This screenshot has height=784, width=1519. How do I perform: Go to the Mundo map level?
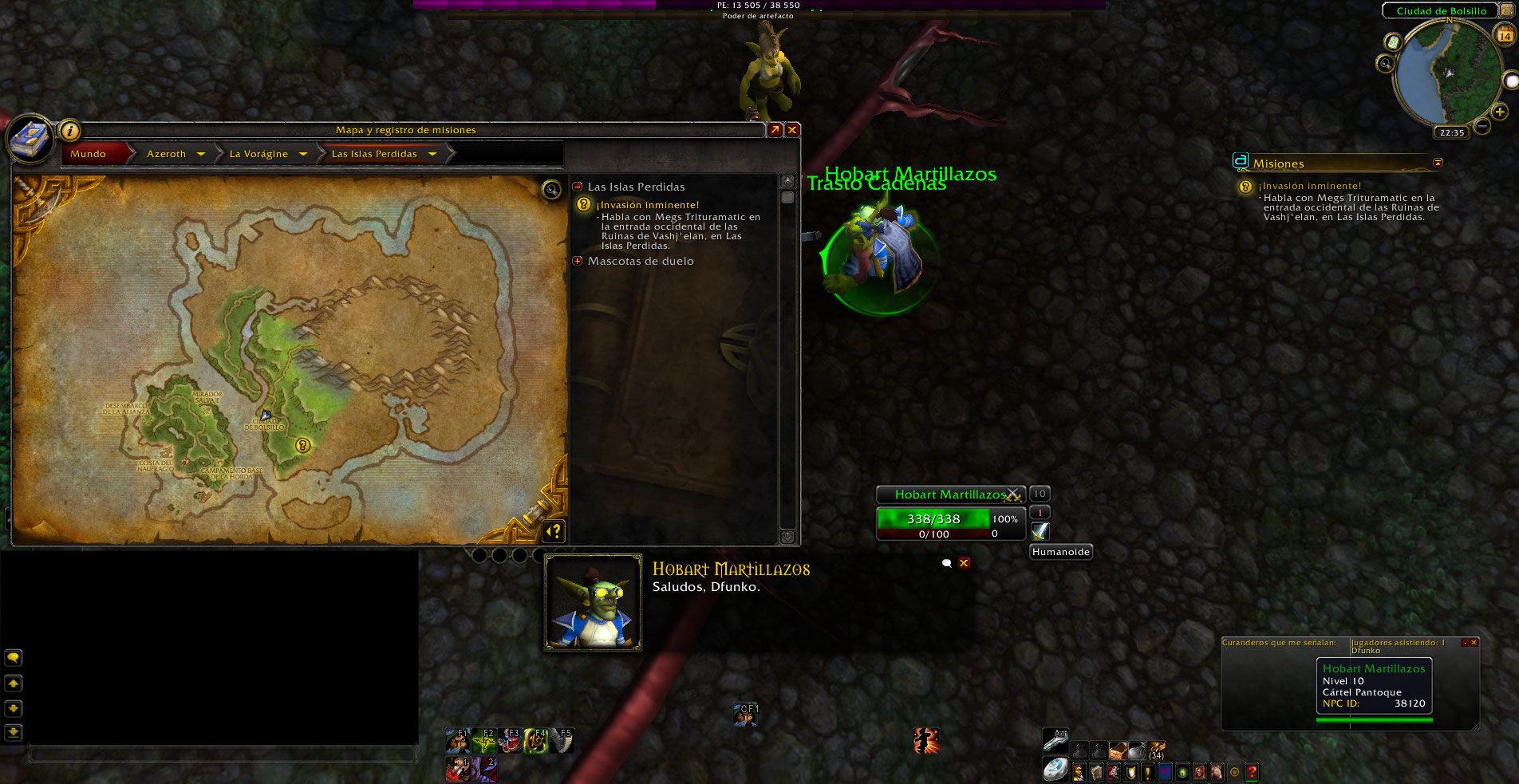(x=89, y=154)
